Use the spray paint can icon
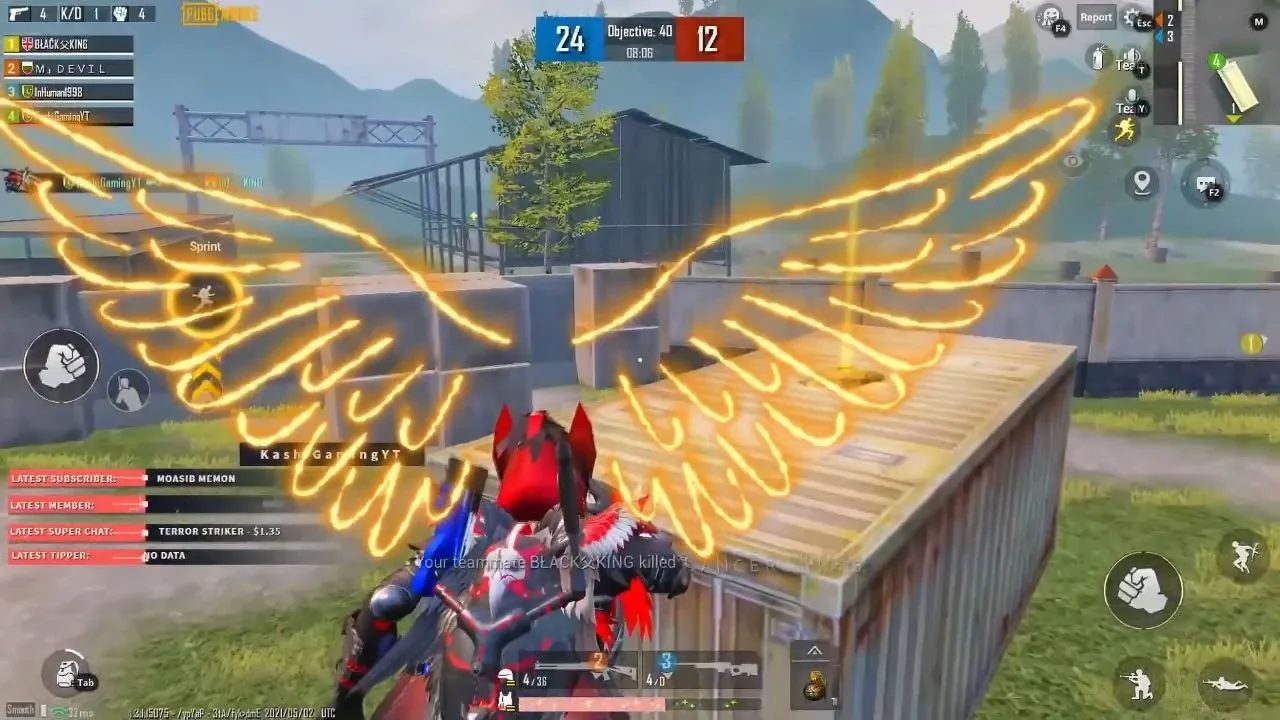Image resolution: width=1280 pixels, height=720 pixels. (1098, 58)
